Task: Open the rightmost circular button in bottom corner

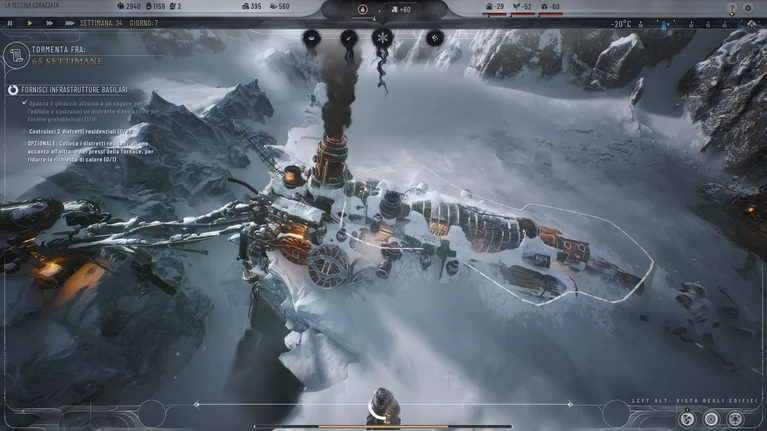Action: click(736, 418)
